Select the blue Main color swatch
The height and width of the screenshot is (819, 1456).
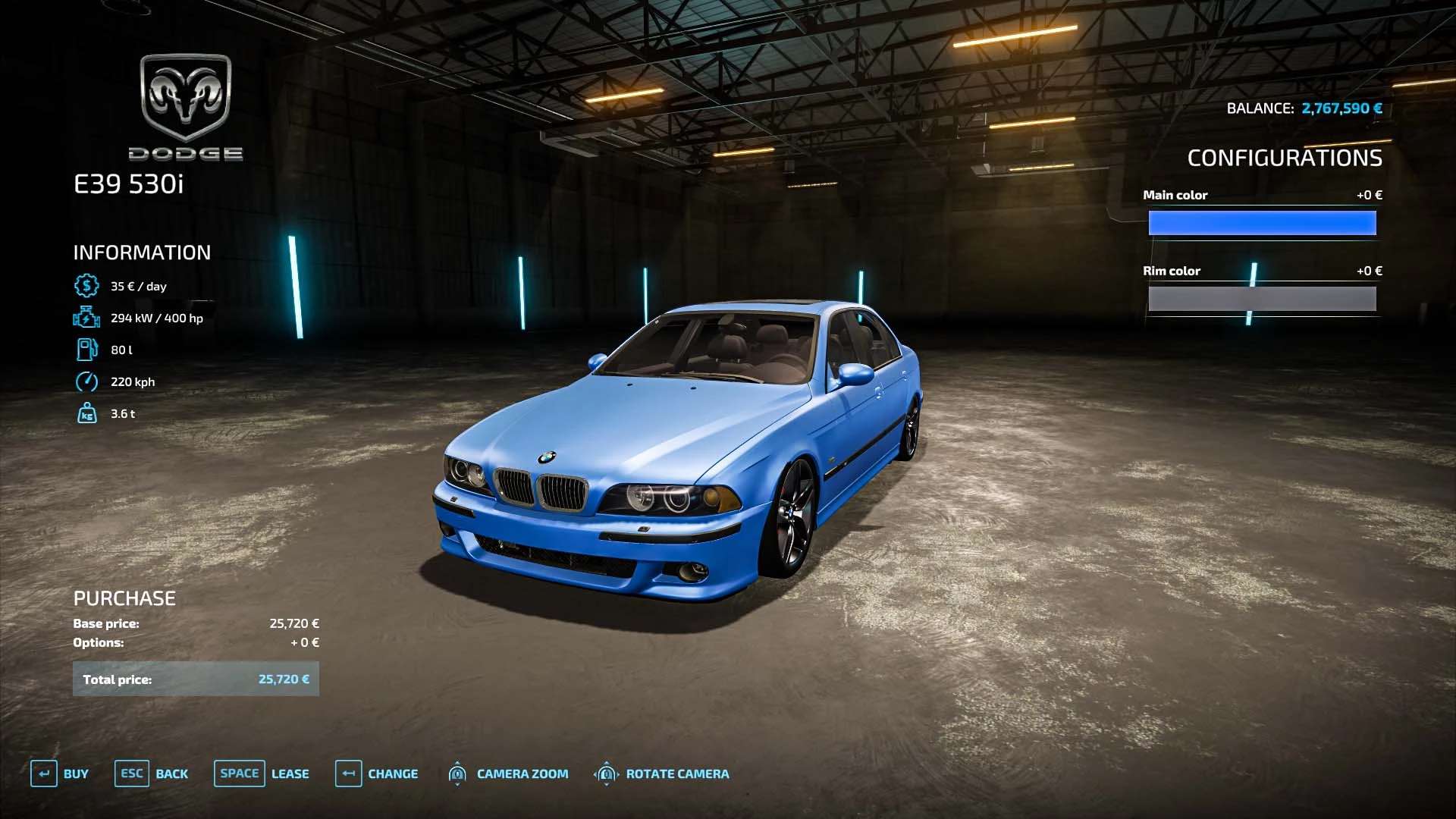click(x=1262, y=223)
